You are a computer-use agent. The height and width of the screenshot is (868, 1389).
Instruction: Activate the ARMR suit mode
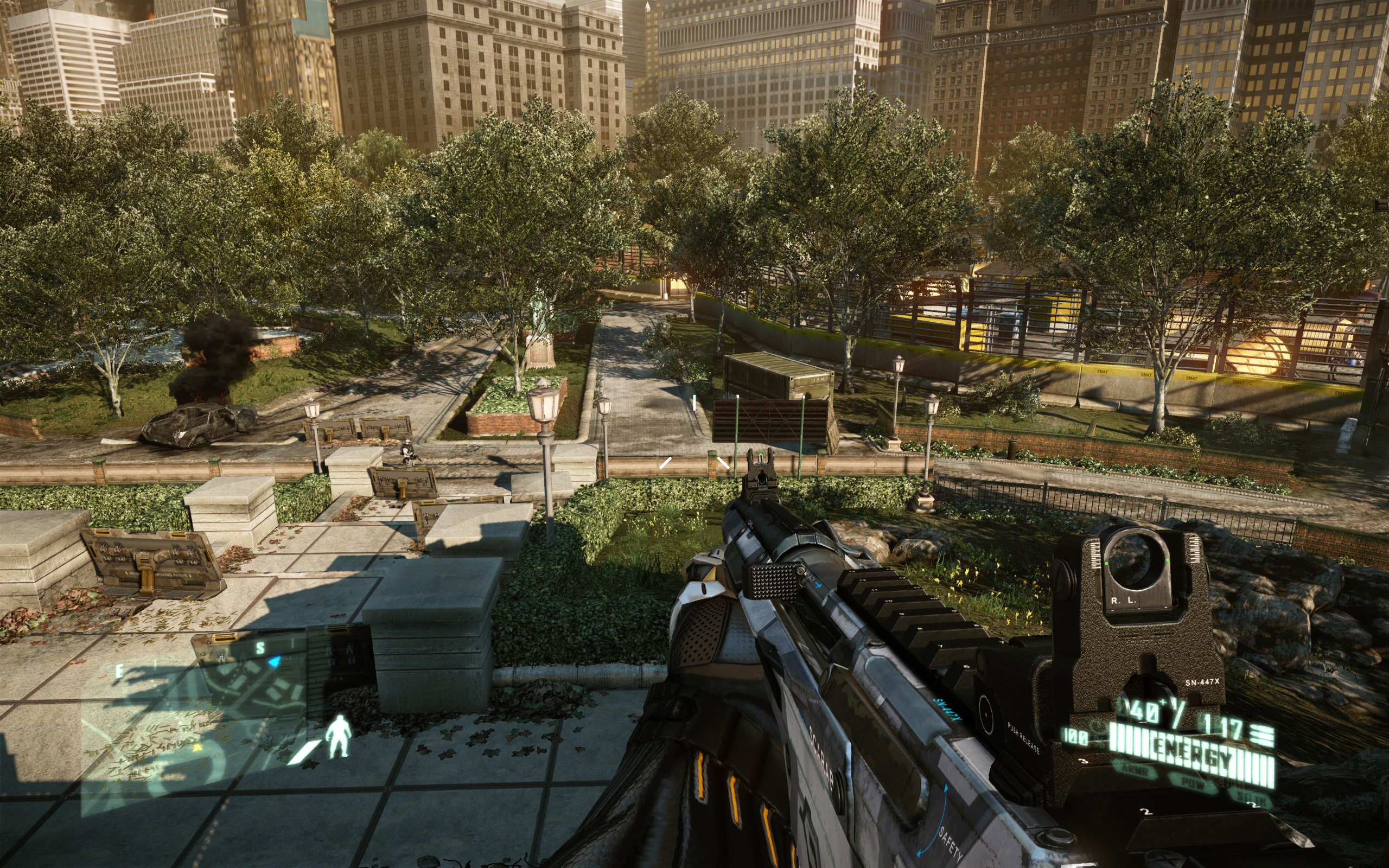point(1134,770)
